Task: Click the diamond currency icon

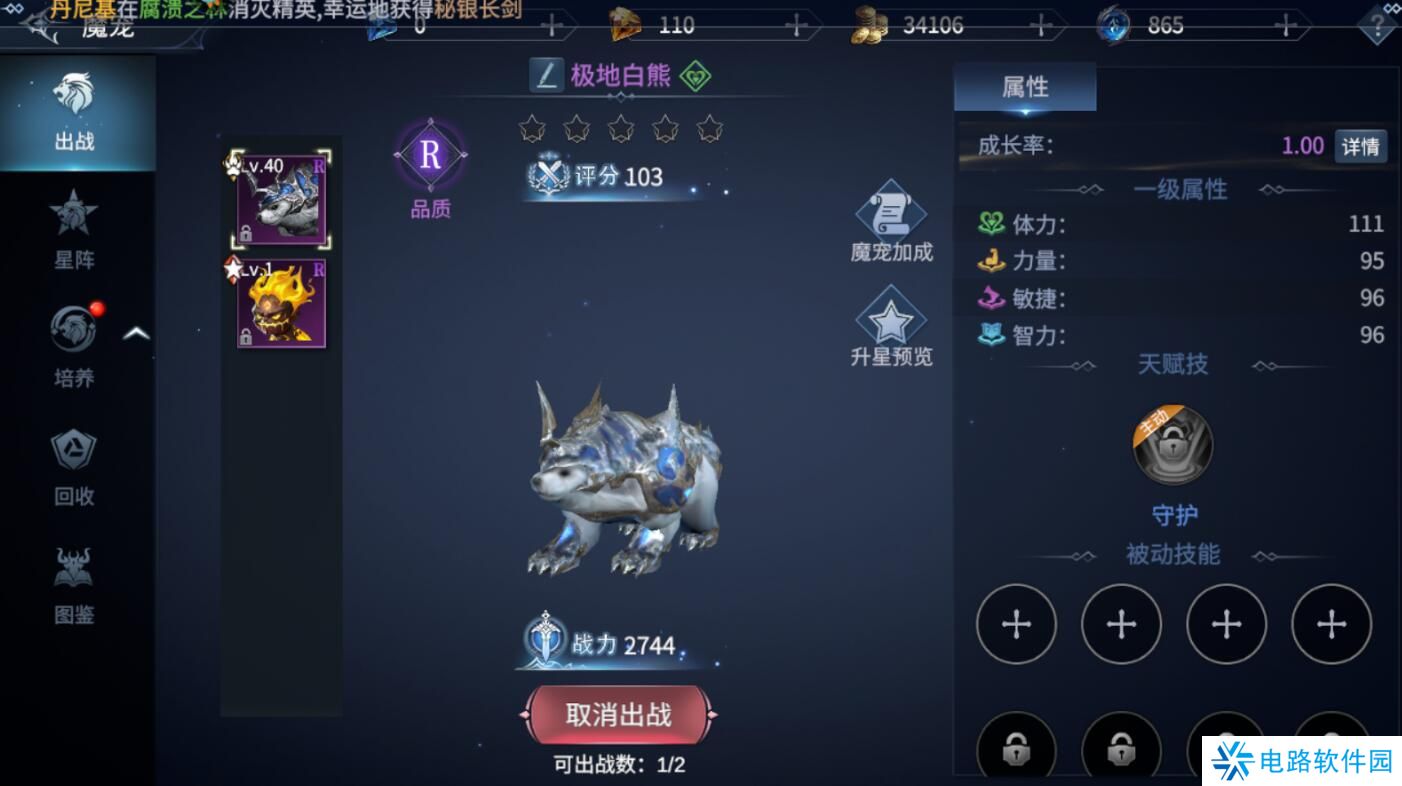Action: (x=624, y=24)
